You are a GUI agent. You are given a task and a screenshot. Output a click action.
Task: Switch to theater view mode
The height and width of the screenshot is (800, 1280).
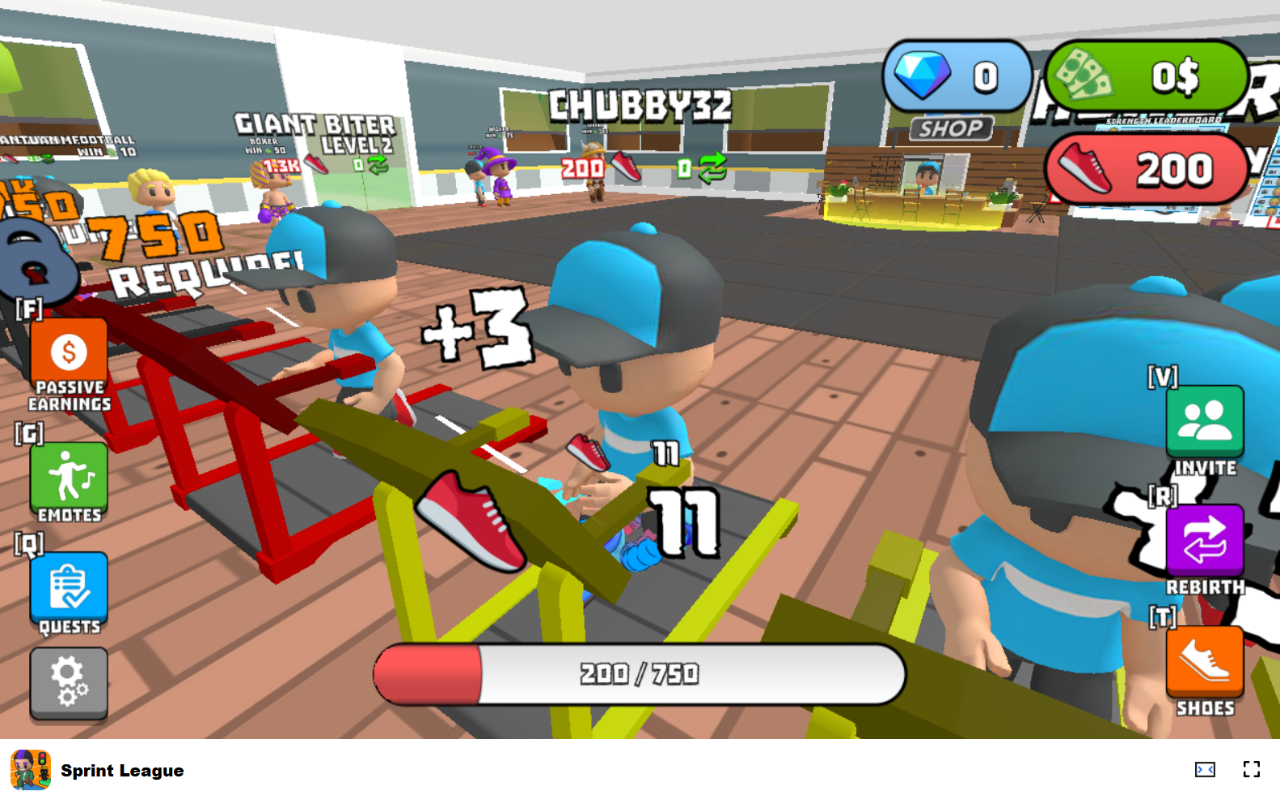pos(1205,769)
